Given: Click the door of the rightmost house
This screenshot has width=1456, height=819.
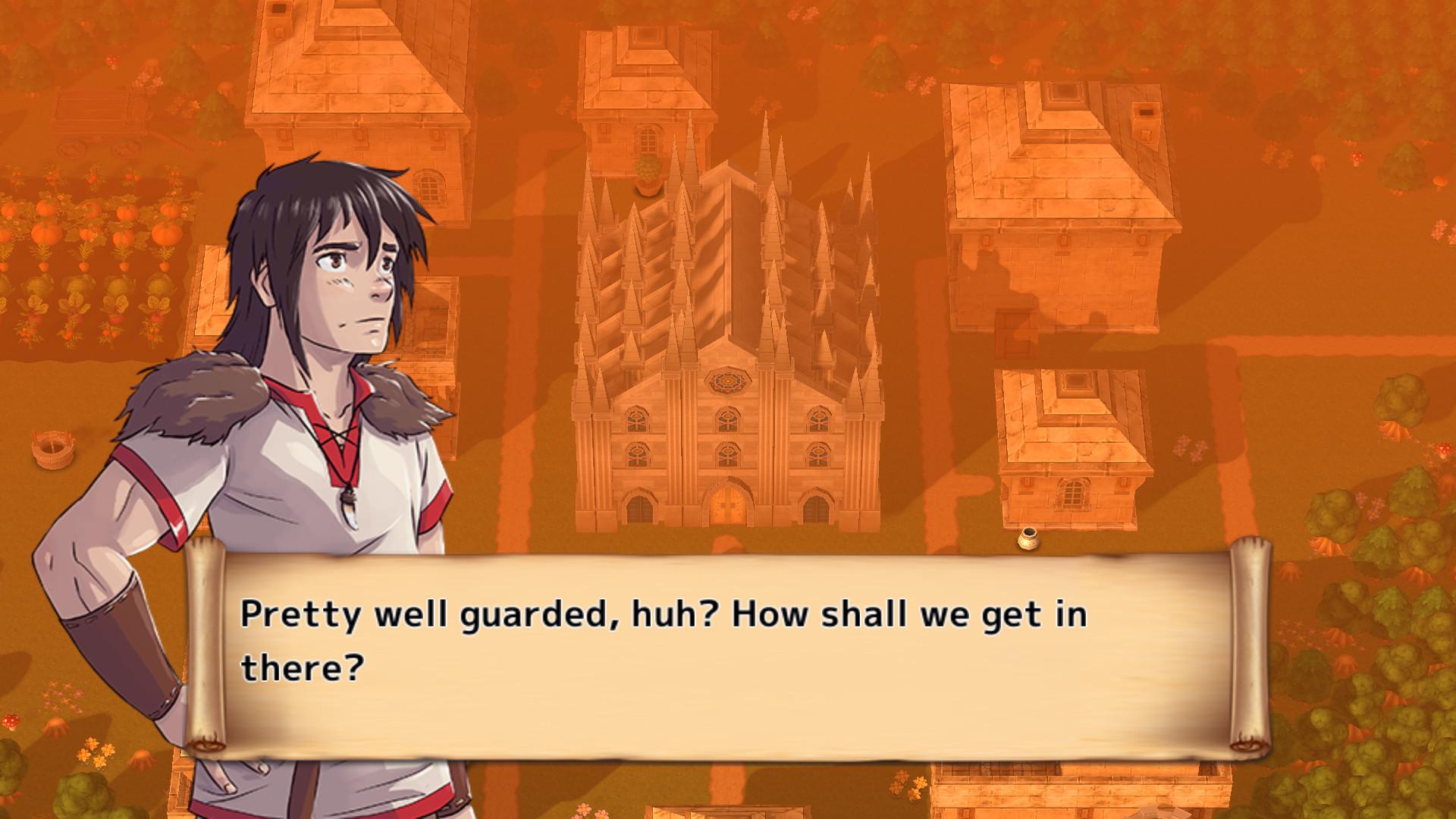Looking at the screenshot, I should 1014,334.
